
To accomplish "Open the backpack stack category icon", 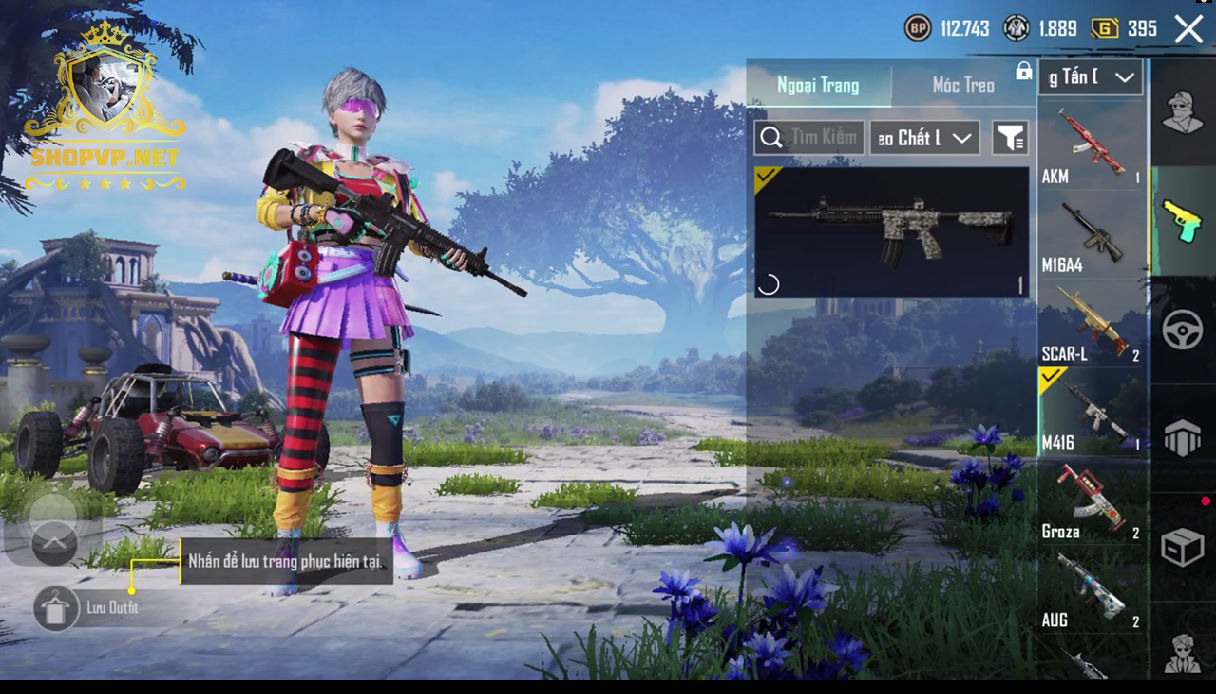I will tap(1182, 438).
